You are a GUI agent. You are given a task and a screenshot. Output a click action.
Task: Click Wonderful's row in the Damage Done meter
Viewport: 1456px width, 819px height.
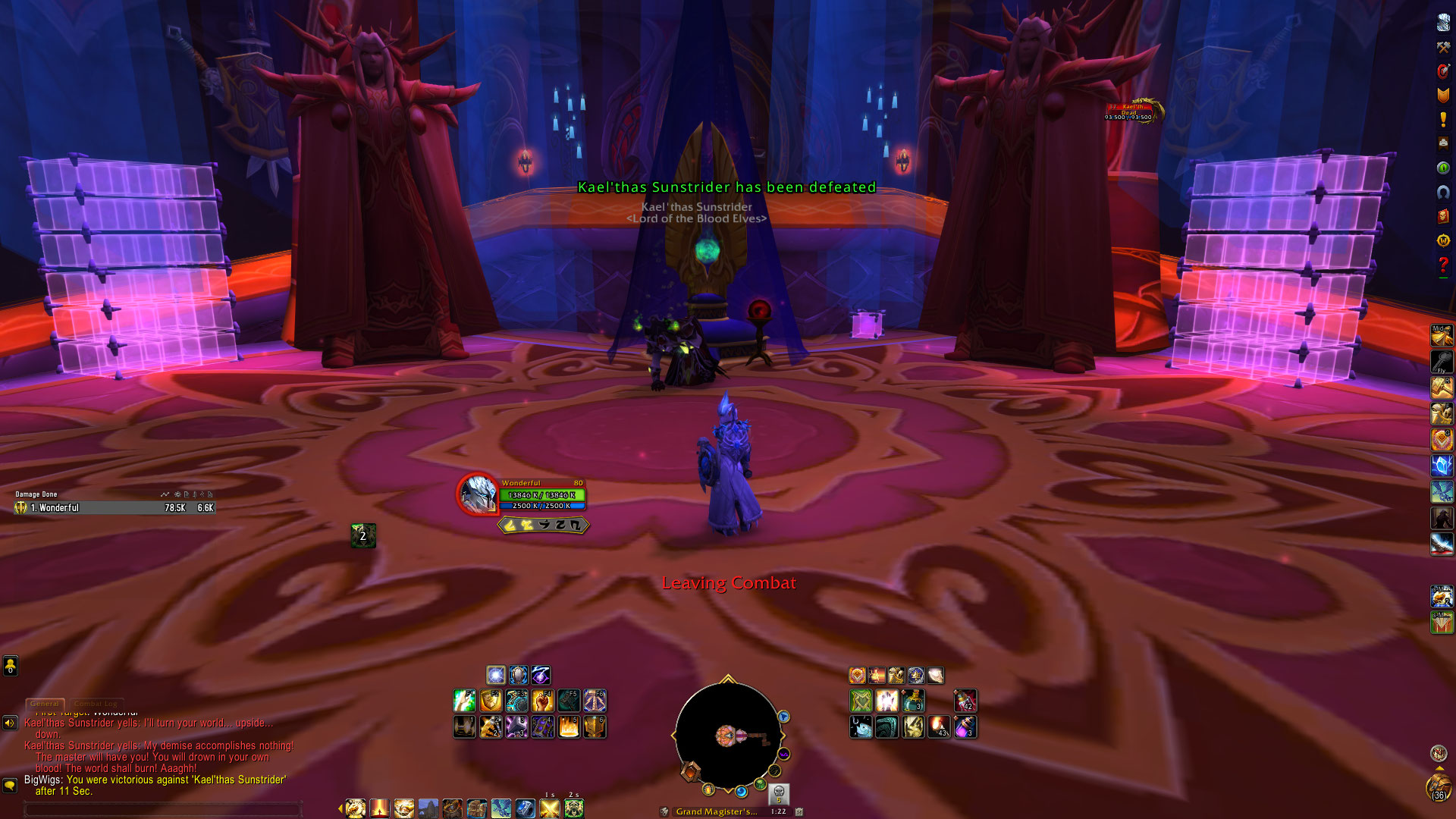click(x=115, y=508)
